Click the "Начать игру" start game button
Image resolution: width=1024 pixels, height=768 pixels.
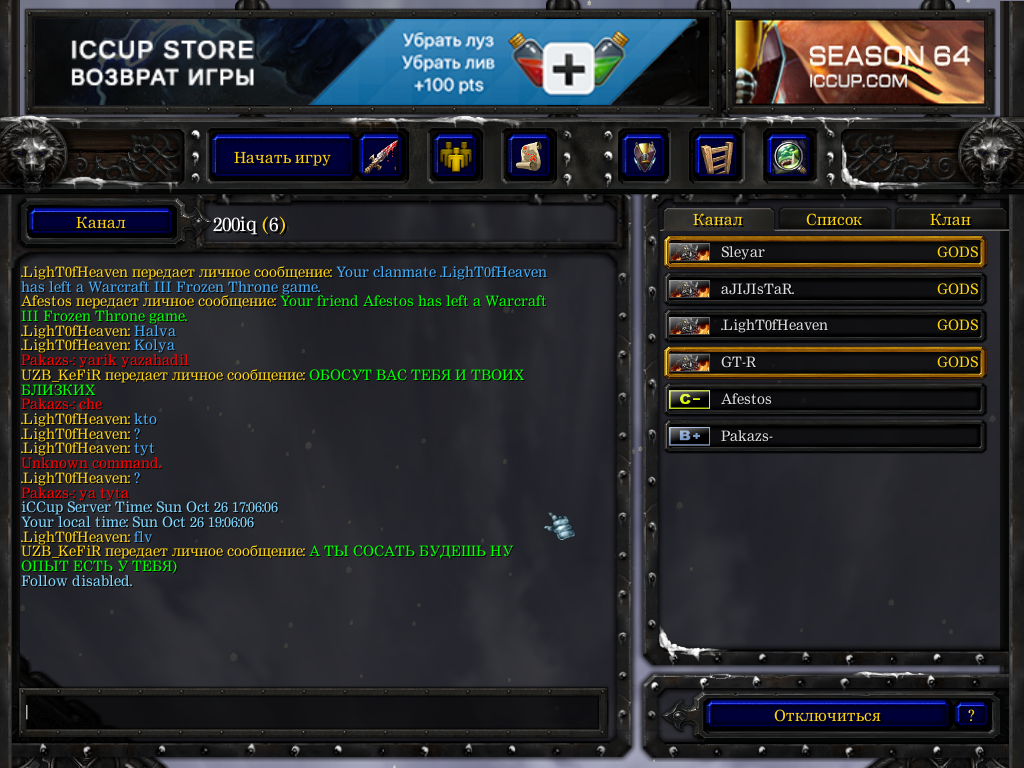[282, 157]
